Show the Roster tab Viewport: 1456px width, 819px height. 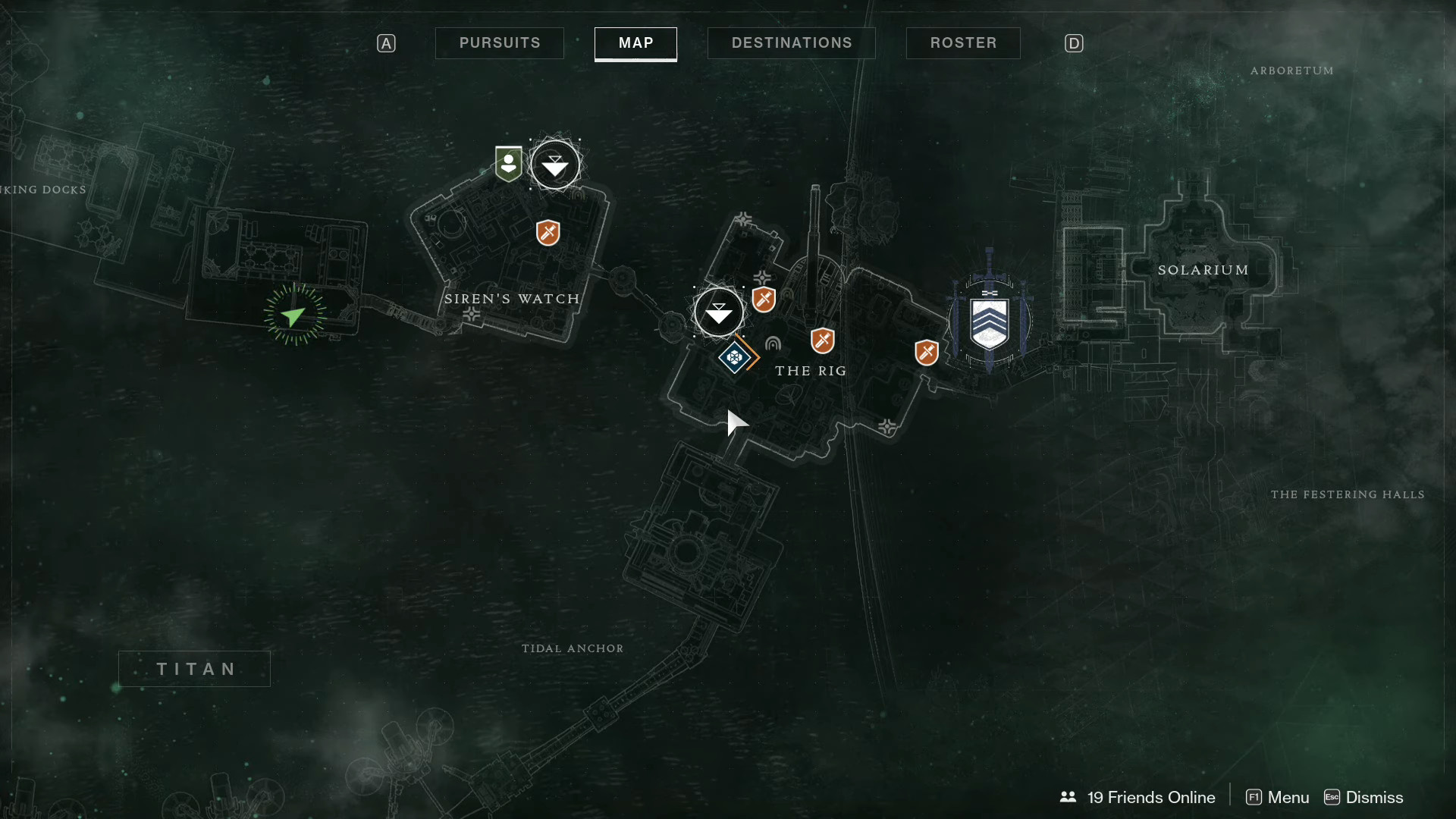963,43
